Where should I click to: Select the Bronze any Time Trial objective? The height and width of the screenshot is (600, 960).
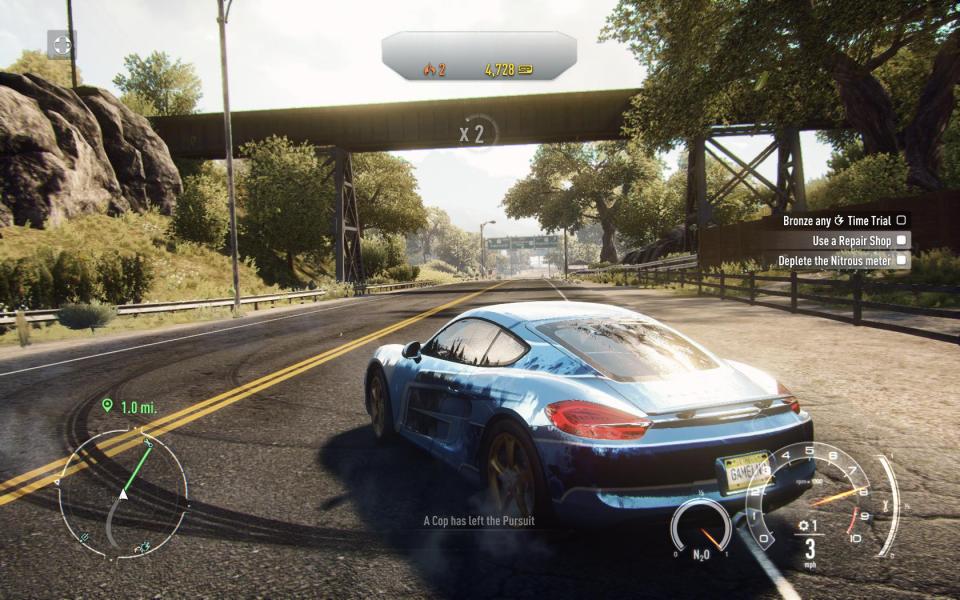point(843,220)
